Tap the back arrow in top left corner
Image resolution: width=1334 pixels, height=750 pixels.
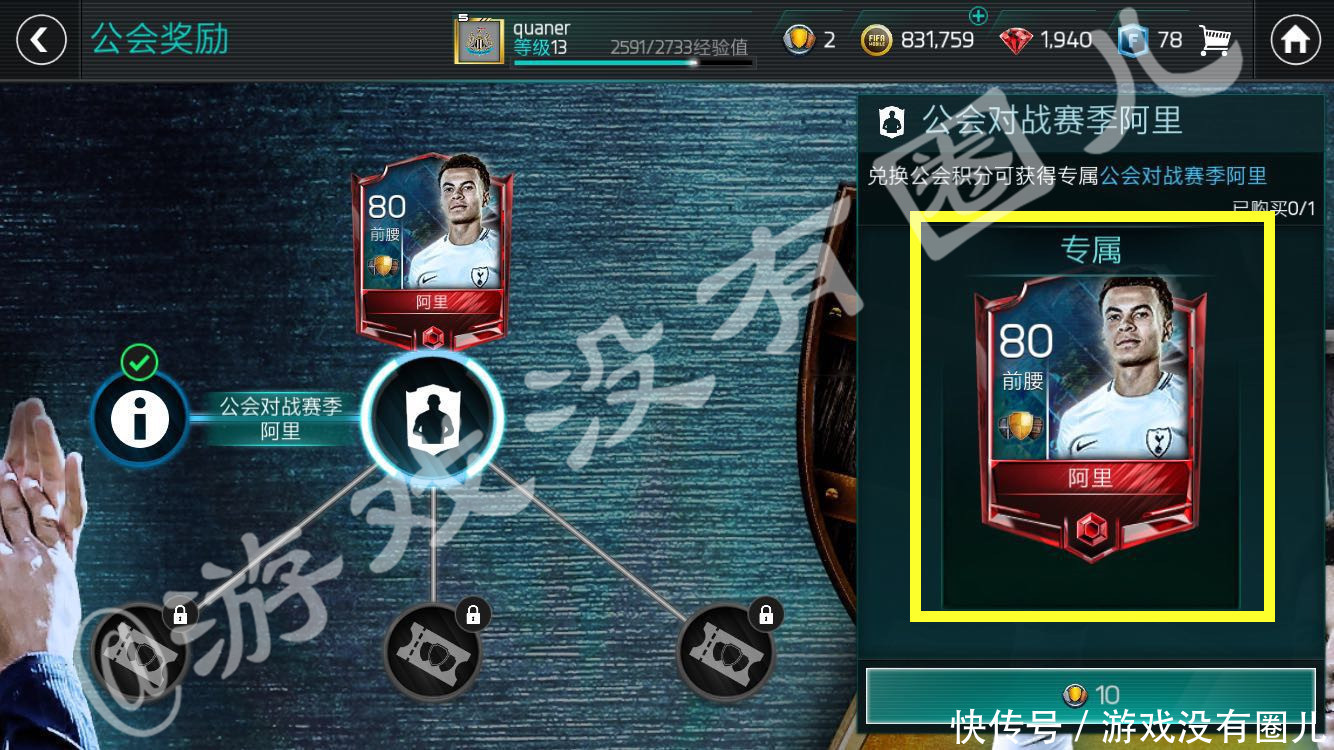click(40, 39)
